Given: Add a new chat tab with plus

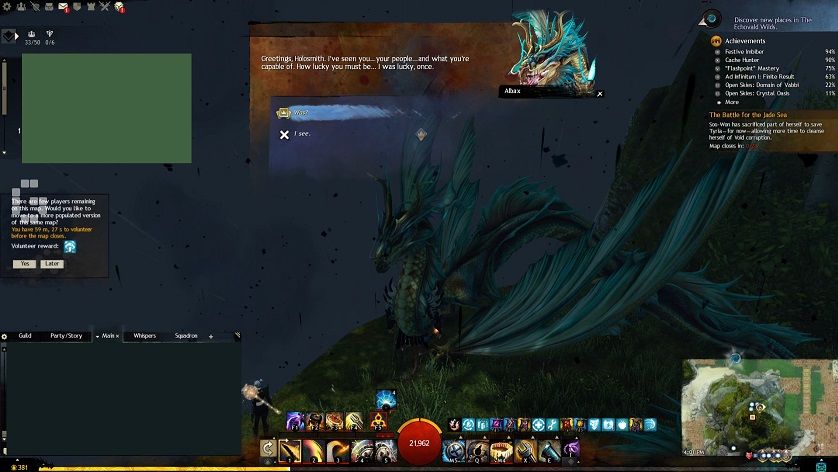Looking at the screenshot, I should coord(211,337).
